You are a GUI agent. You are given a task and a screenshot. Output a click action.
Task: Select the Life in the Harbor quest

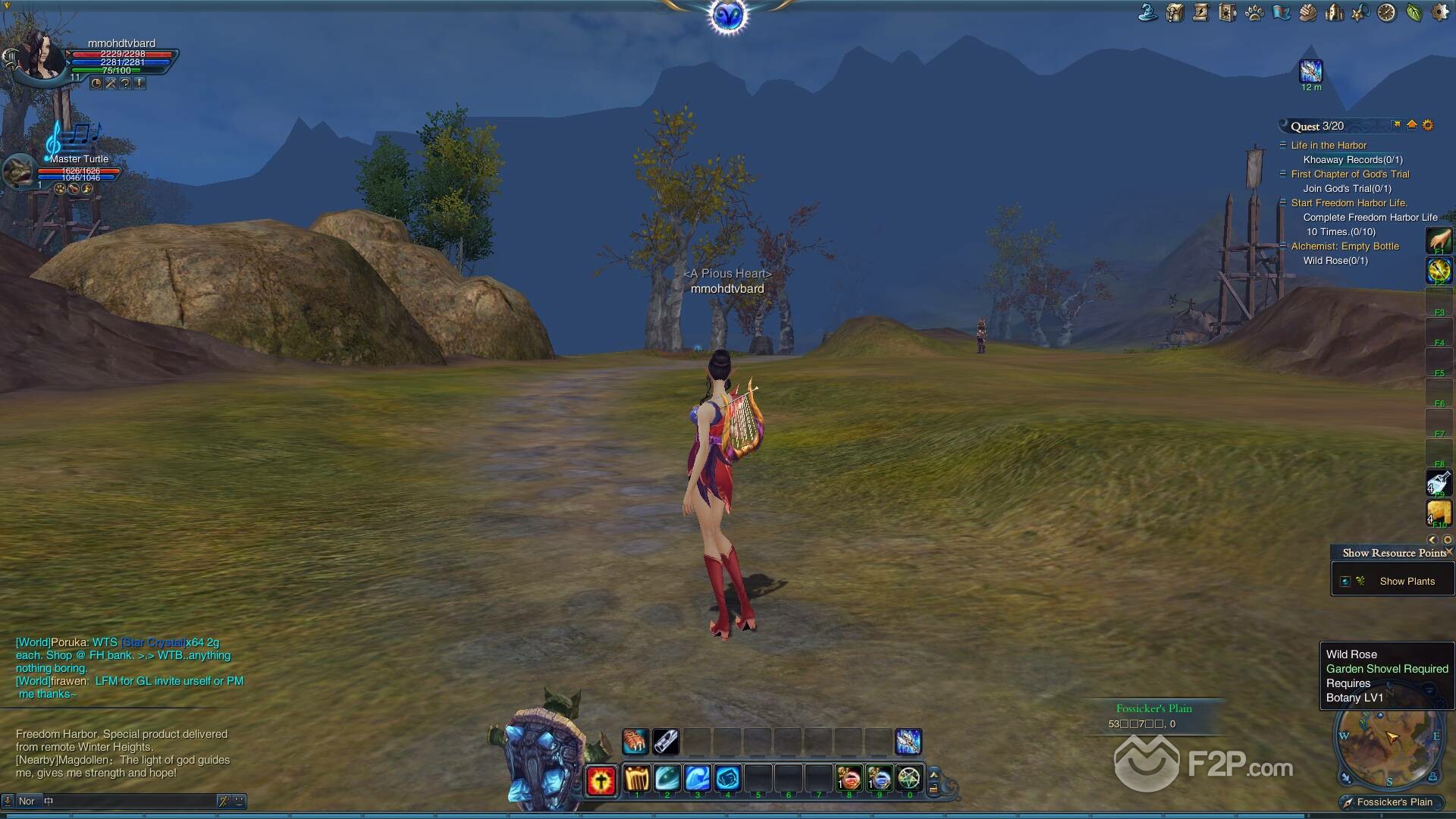(x=1329, y=146)
